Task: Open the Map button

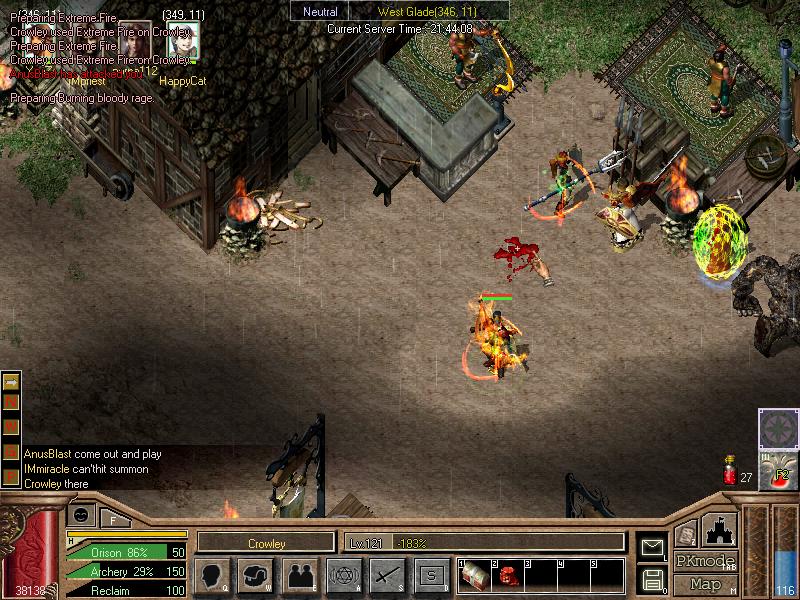Action: [x=706, y=584]
